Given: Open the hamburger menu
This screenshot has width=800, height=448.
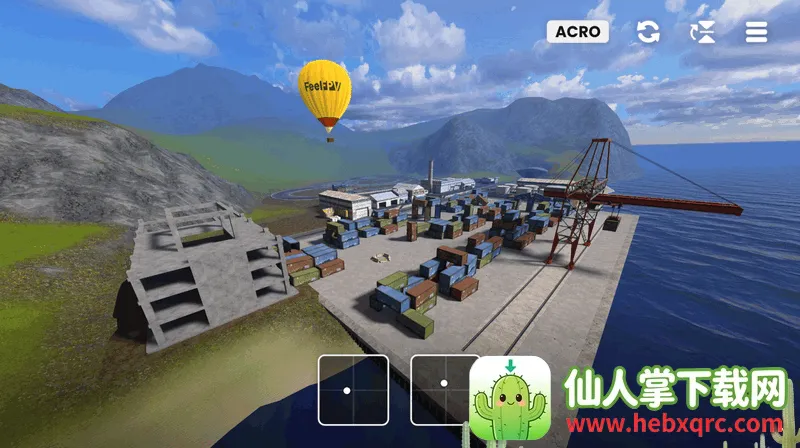Looking at the screenshot, I should (x=757, y=32).
